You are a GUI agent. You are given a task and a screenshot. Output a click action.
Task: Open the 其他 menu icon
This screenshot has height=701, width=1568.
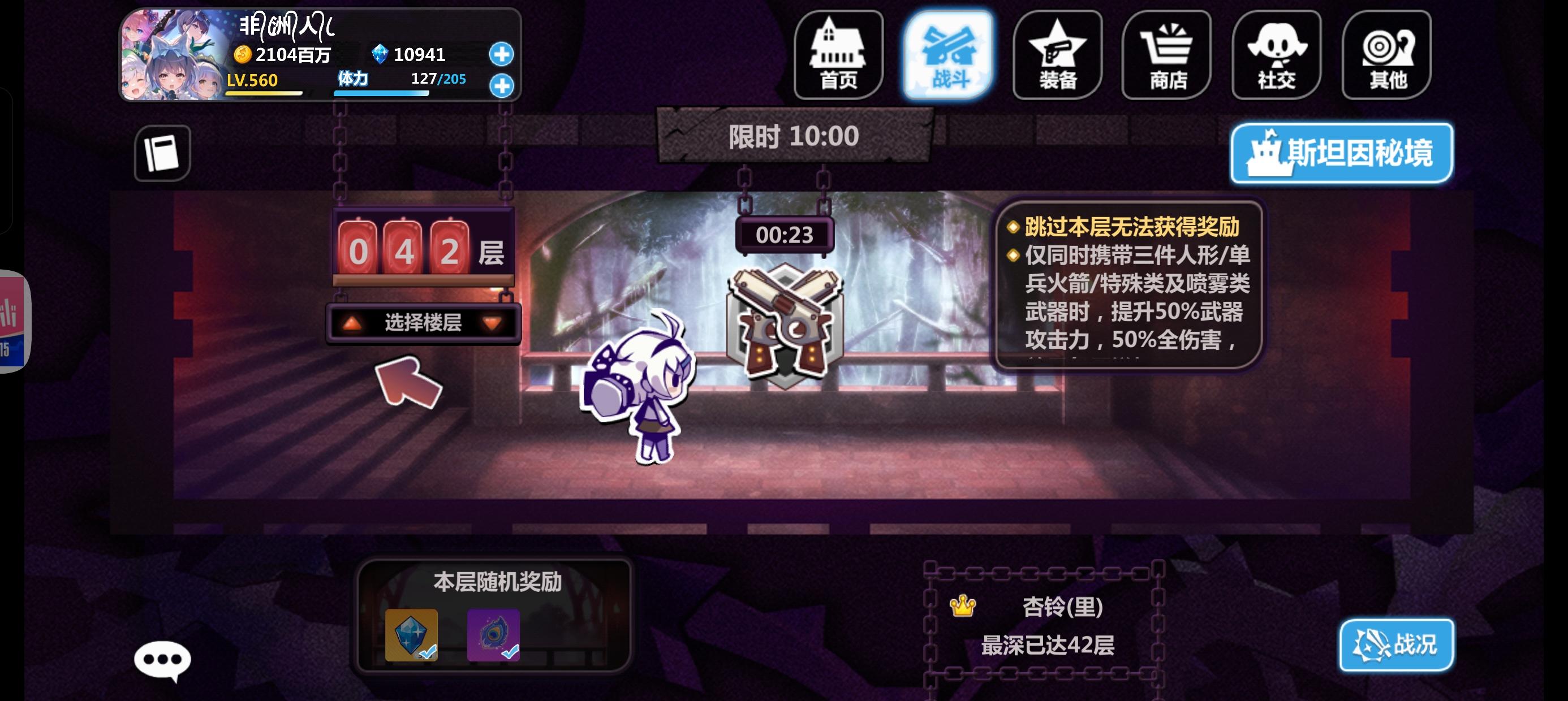[x=1386, y=54]
